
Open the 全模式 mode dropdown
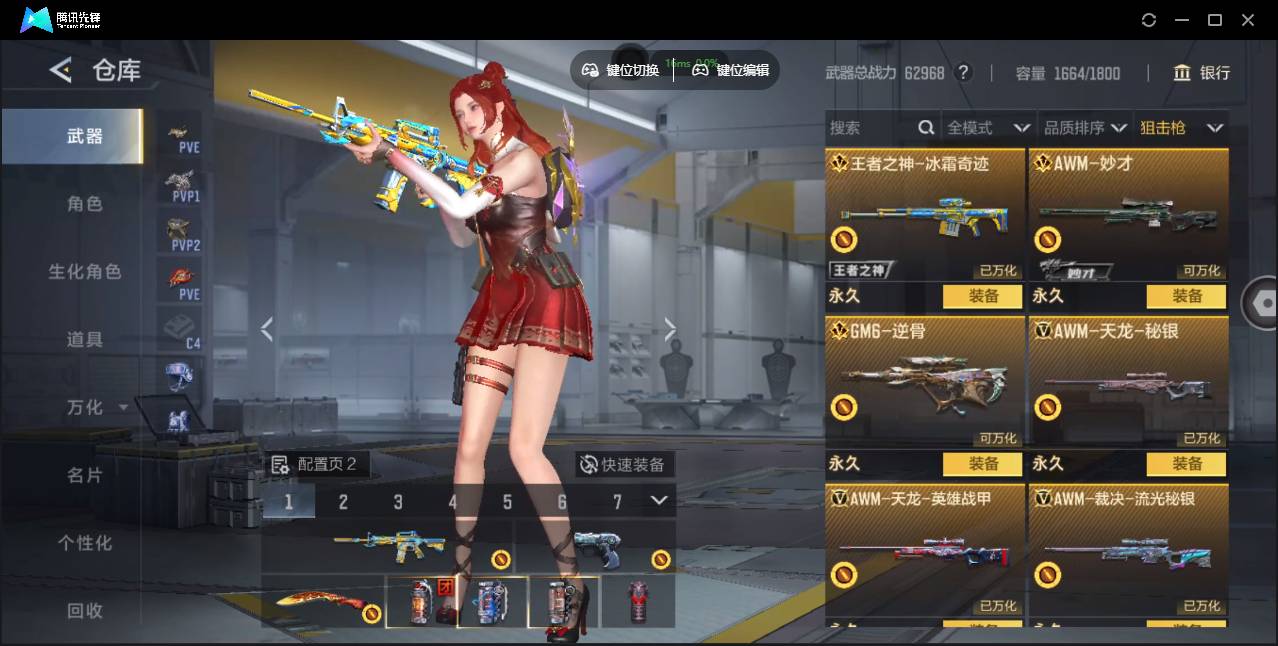click(988, 128)
